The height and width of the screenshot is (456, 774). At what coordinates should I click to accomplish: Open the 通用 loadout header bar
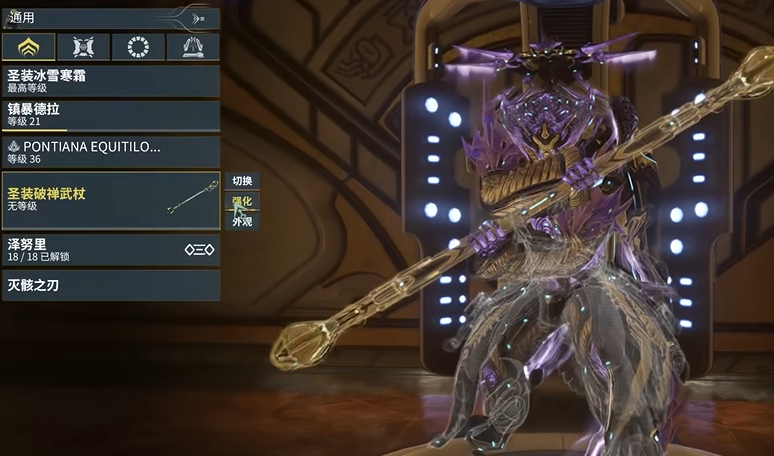pyautogui.click(x=110, y=18)
